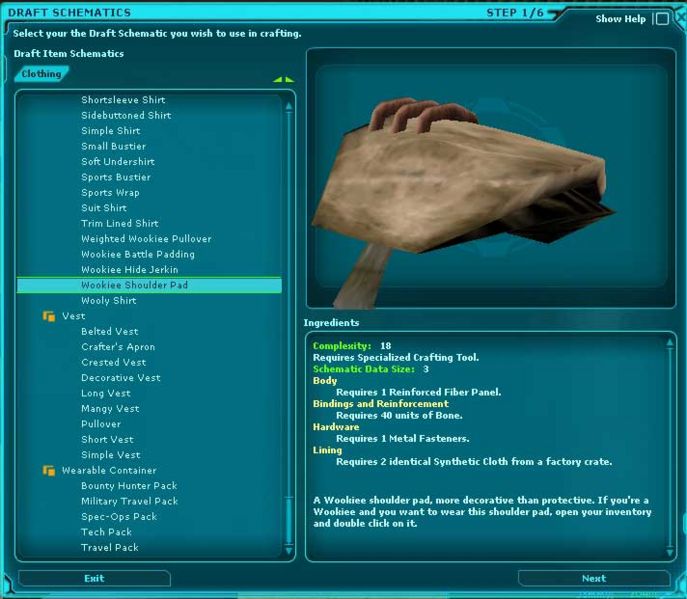The width and height of the screenshot is (687, 599).
Task: Select the Wookiee Shoulder Pad schematic
Action: coord(134,285)
